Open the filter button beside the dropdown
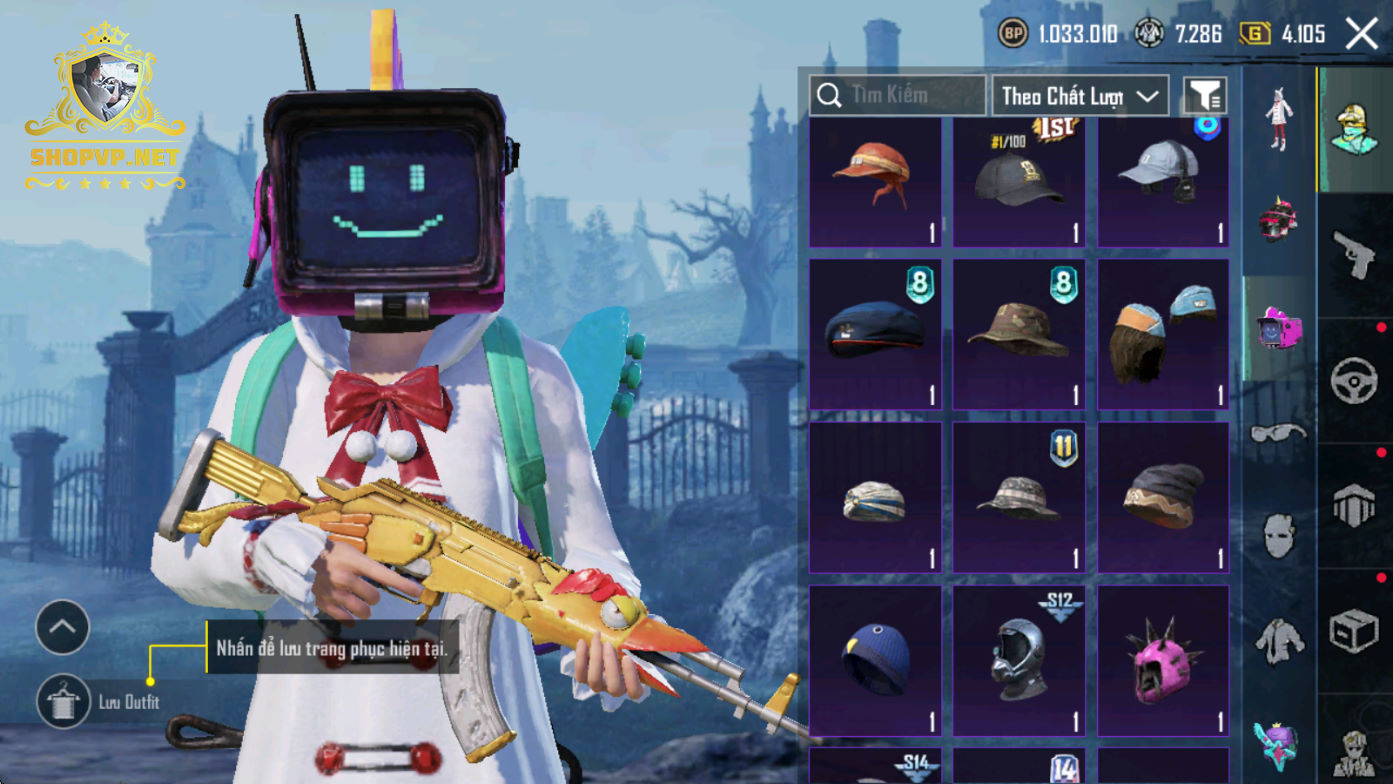Image resolution: width=1393 pixels, height=784 pixels. coord(1205,96)
